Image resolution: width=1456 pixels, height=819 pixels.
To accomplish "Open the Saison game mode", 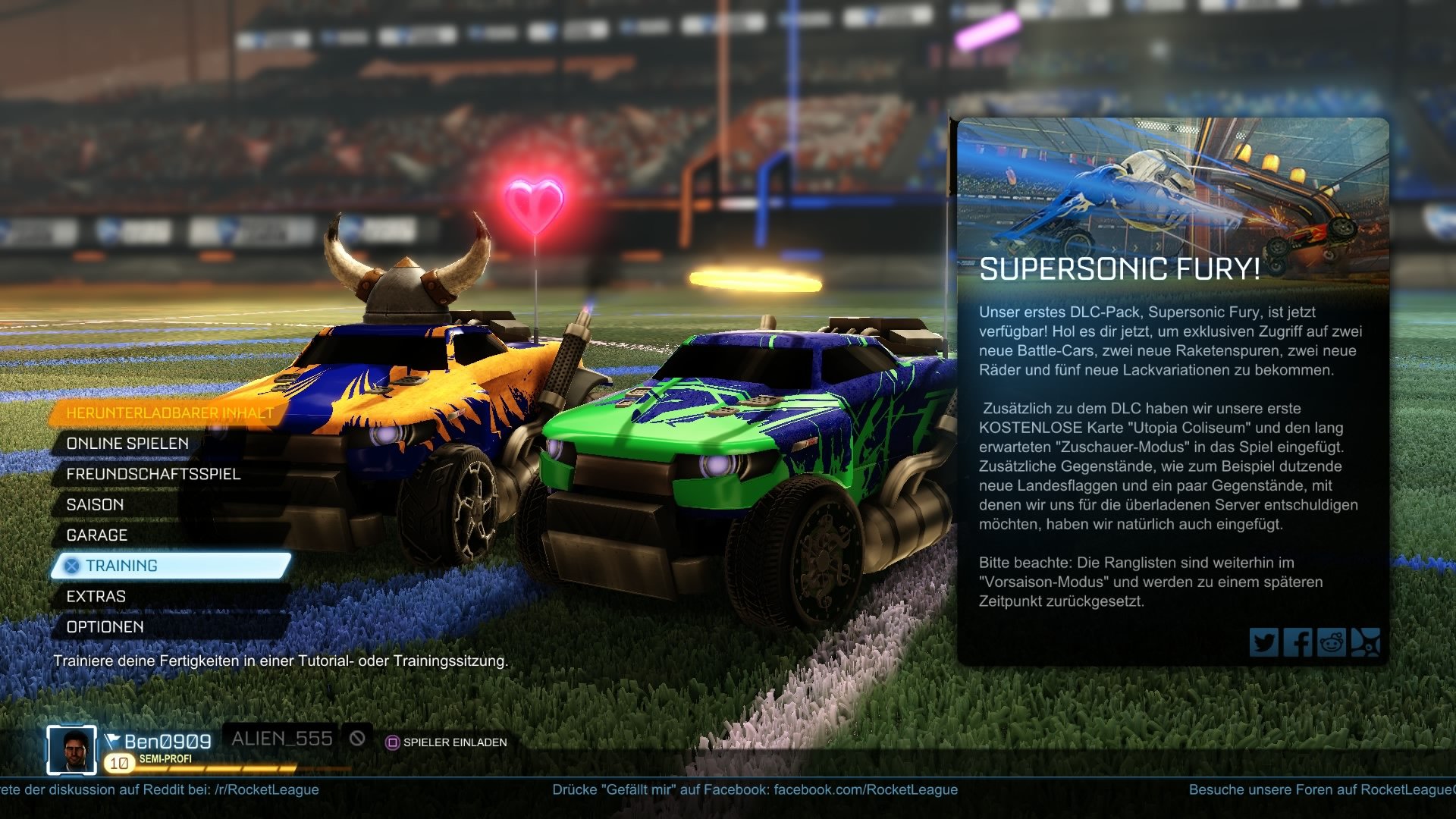I will coord(96,504).
